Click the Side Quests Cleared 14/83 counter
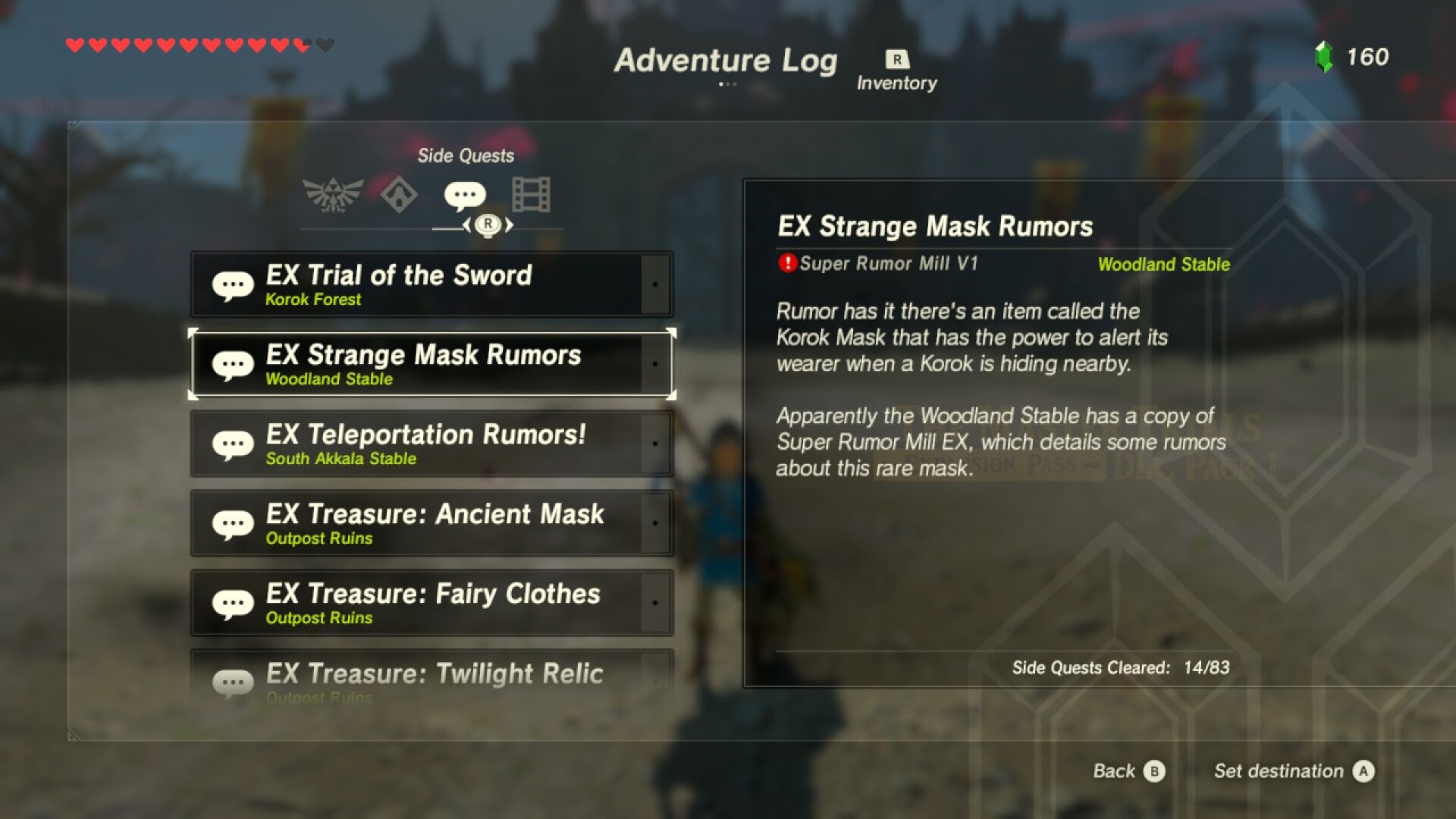This screenshot has height=819, width=1456. point(1121,668)
